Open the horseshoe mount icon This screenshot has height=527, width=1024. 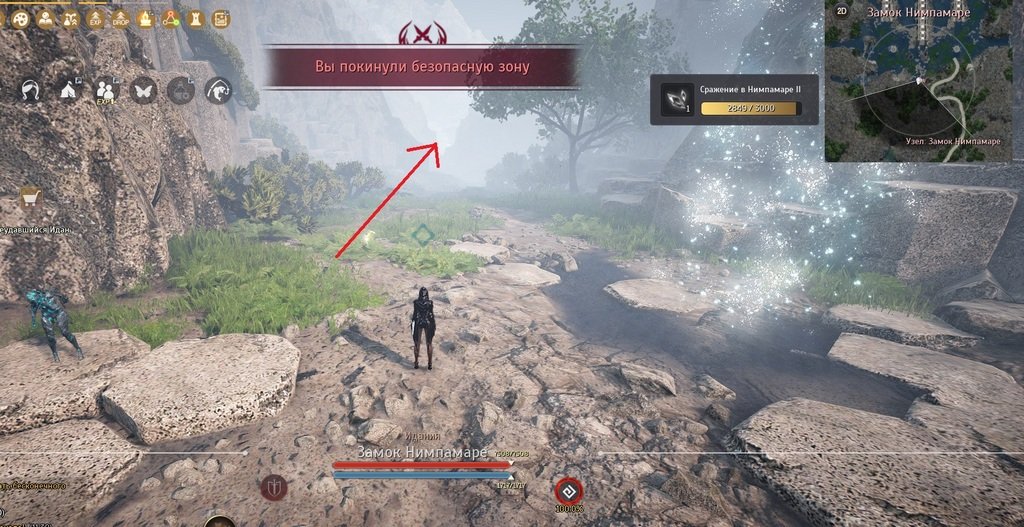click(x=29, y=90)
